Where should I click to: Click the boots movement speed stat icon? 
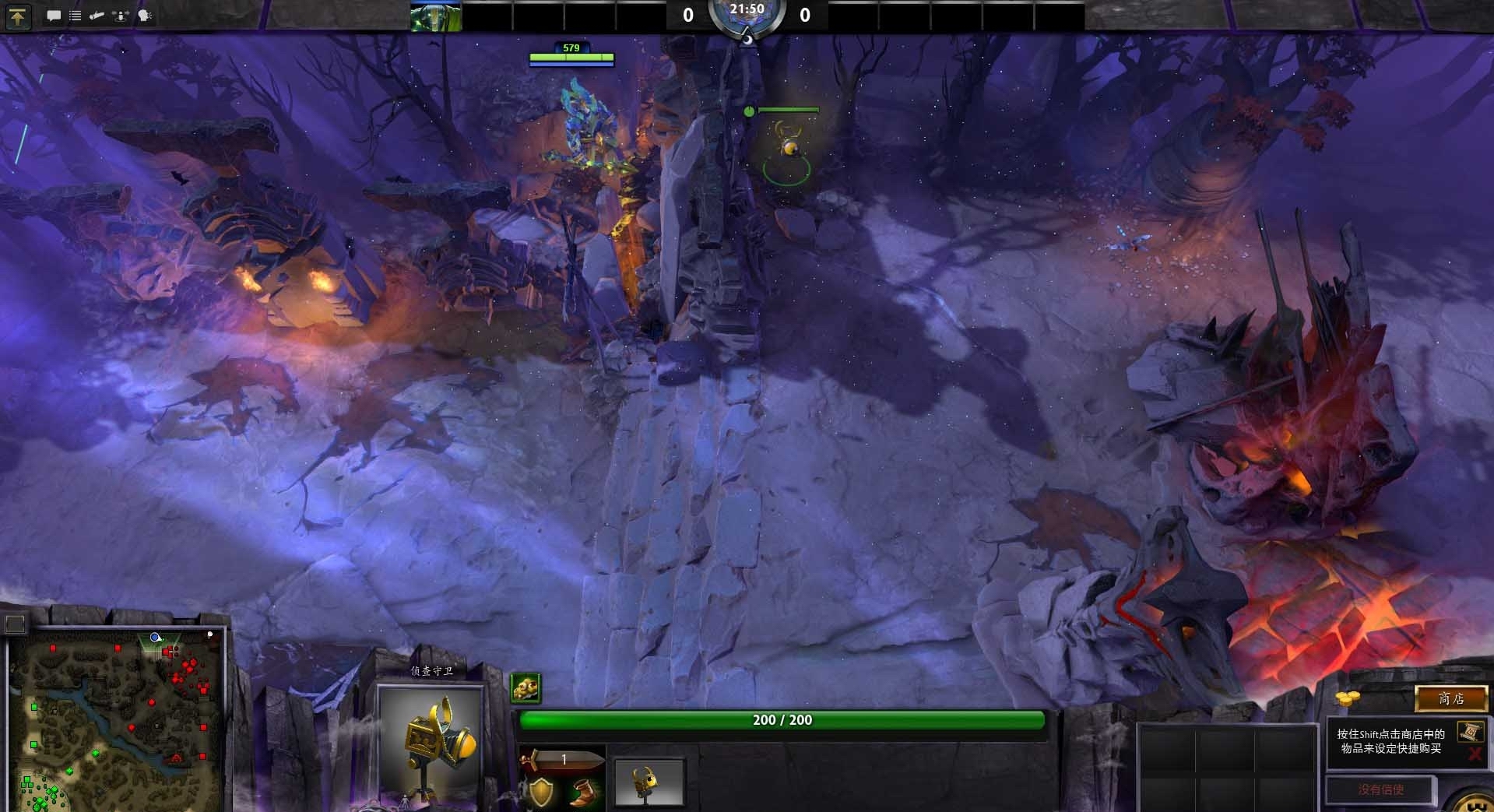tap(580, 793)
